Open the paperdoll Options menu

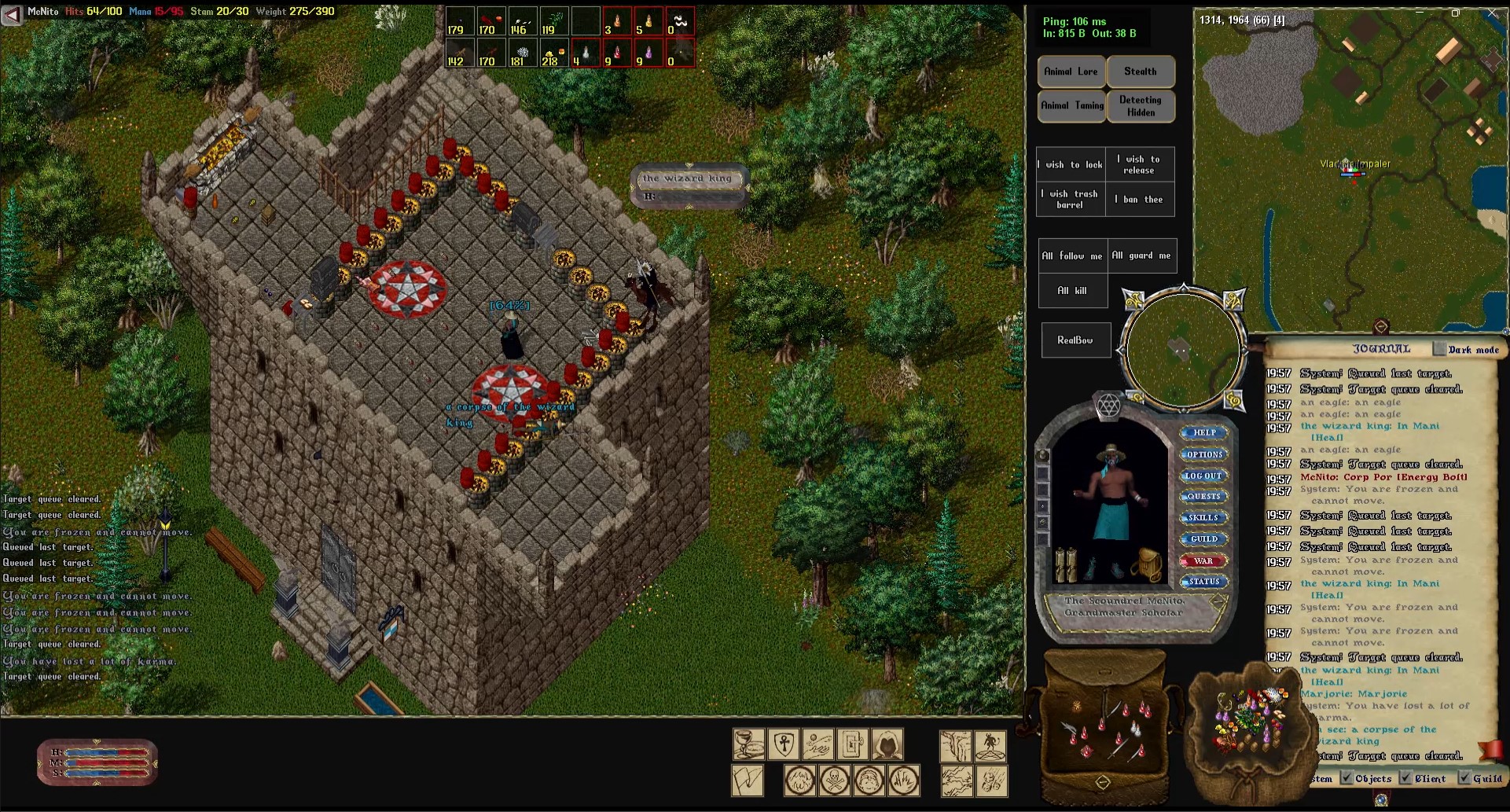point(1204,454)
